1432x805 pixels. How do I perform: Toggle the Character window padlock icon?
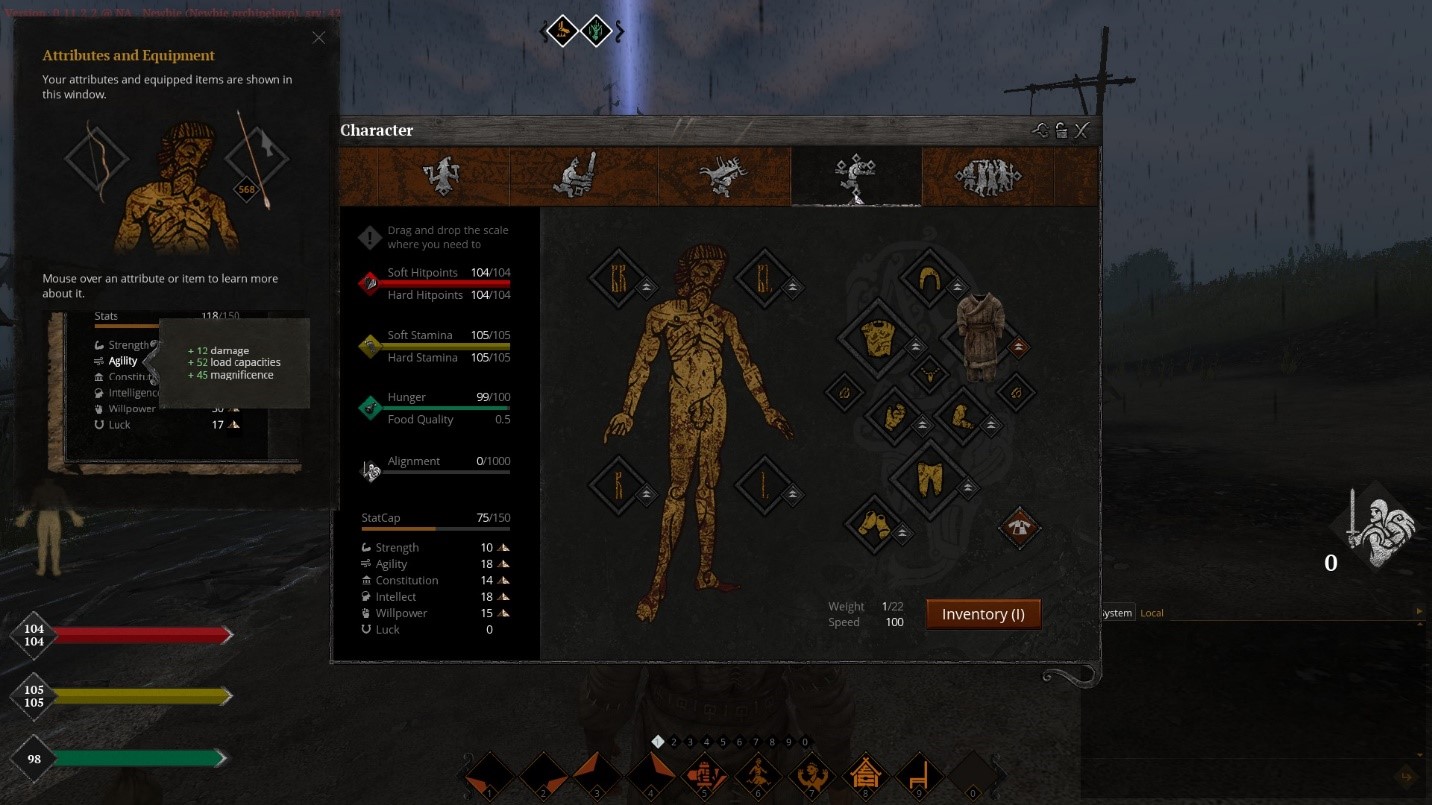coord(1061,131)
